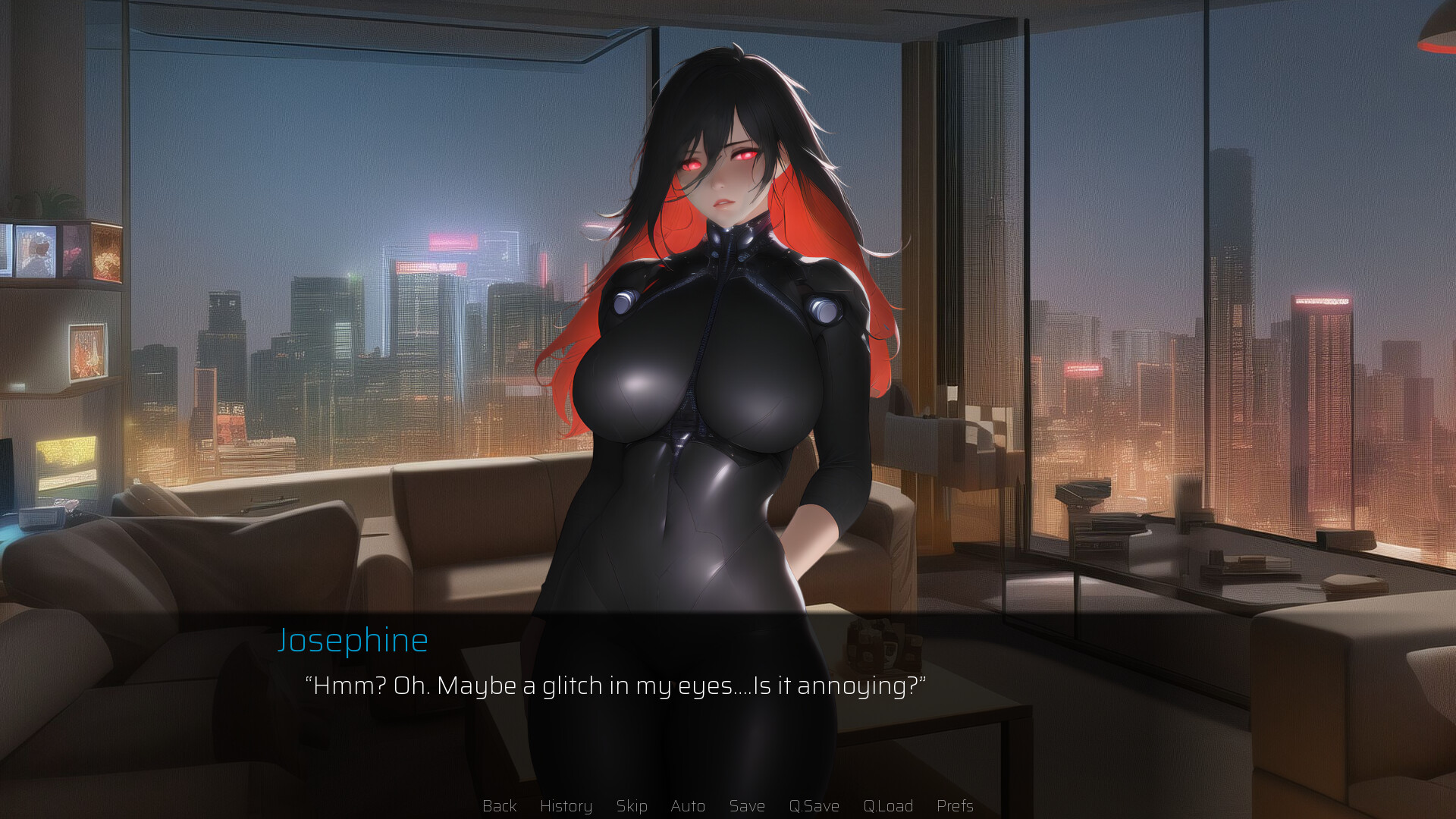The width and height of the screenshot is (1456, 819).
Task: Click Josephine's blue name label
Action: (353, 639)
